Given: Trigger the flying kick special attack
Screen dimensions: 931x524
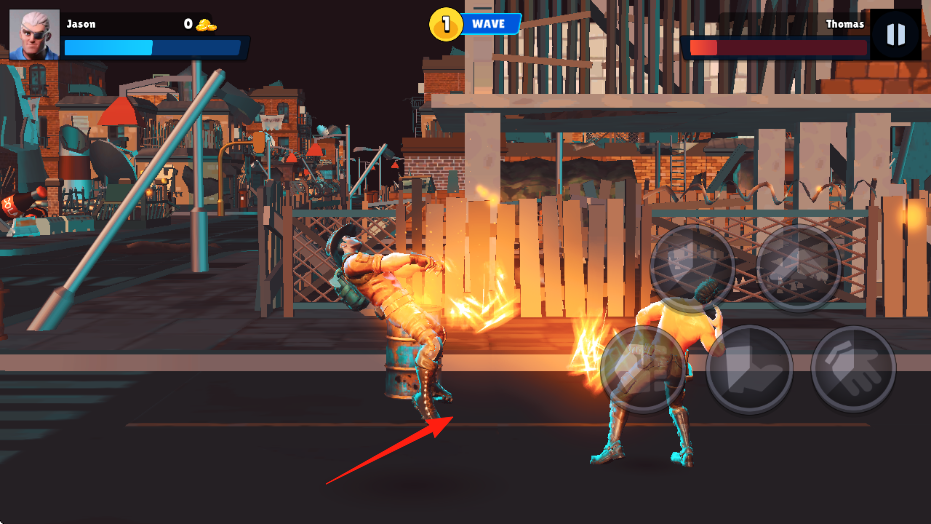Looking at the screenshot, I should [798, 266].
